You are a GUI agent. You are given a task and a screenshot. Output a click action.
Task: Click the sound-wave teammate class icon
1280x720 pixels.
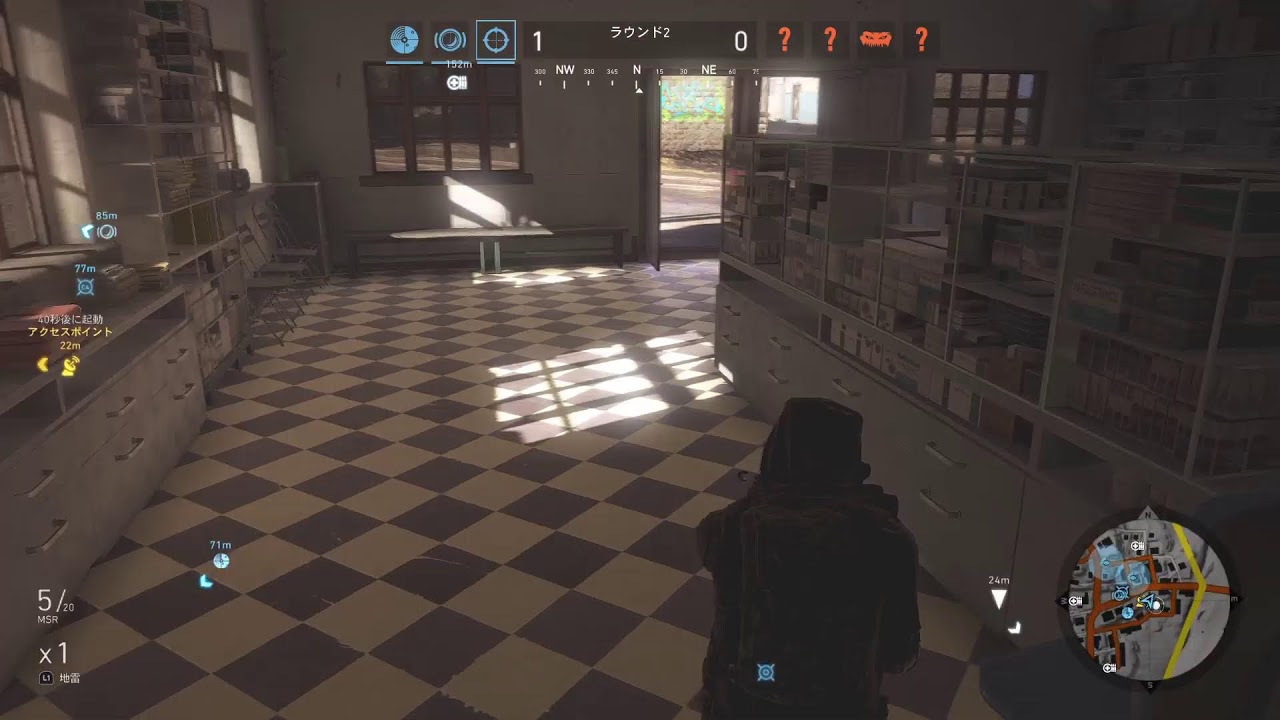pyautogui.click(x=450, y=41)
